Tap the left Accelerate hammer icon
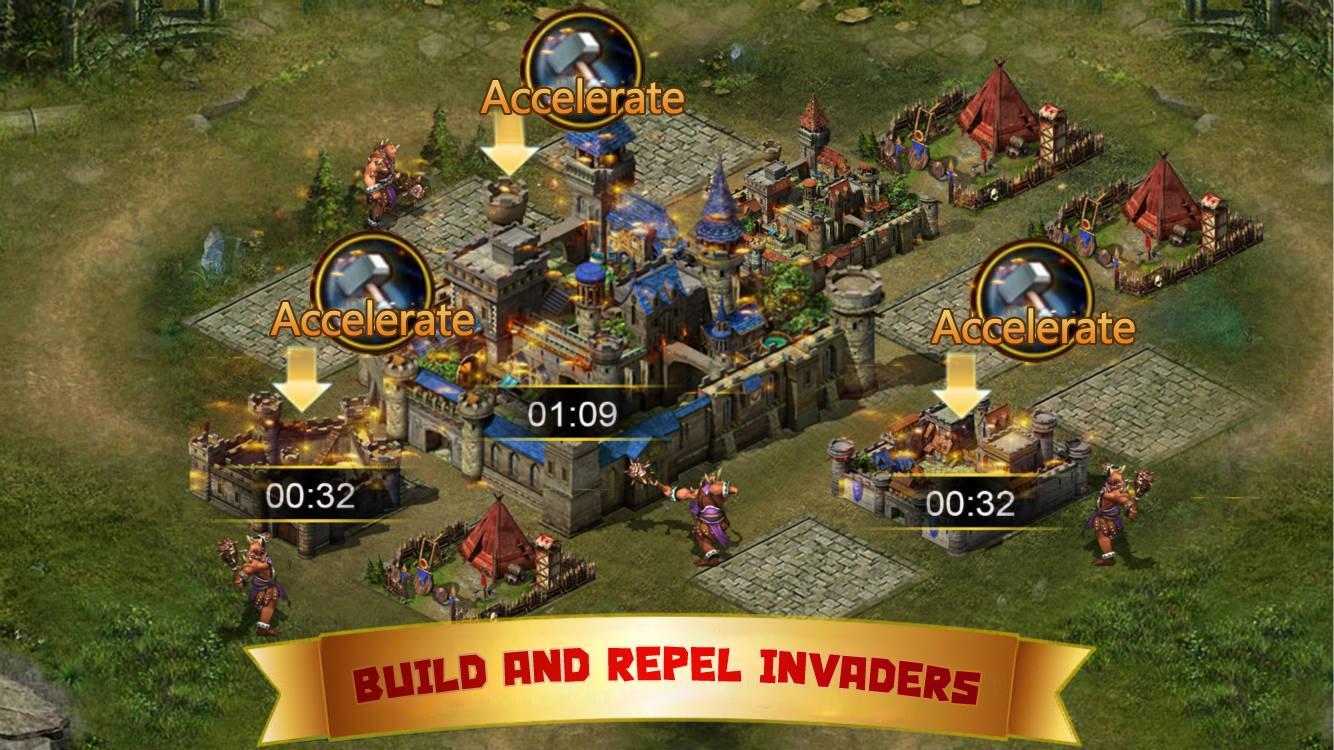Image resolution: width=1334 pixels, height=750 pixels. pos(375,288)
